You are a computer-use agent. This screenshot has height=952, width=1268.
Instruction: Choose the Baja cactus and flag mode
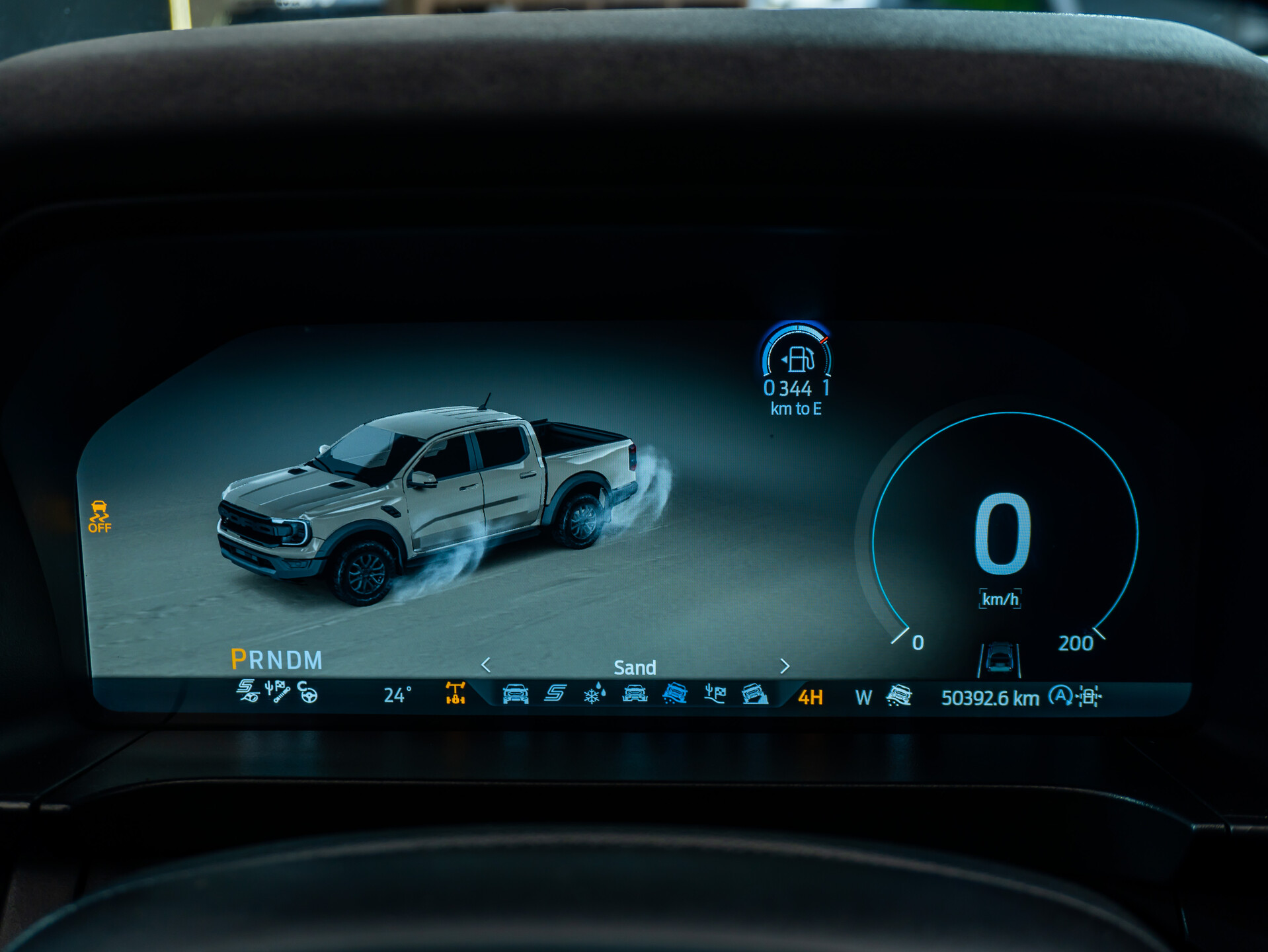[715, 694]
